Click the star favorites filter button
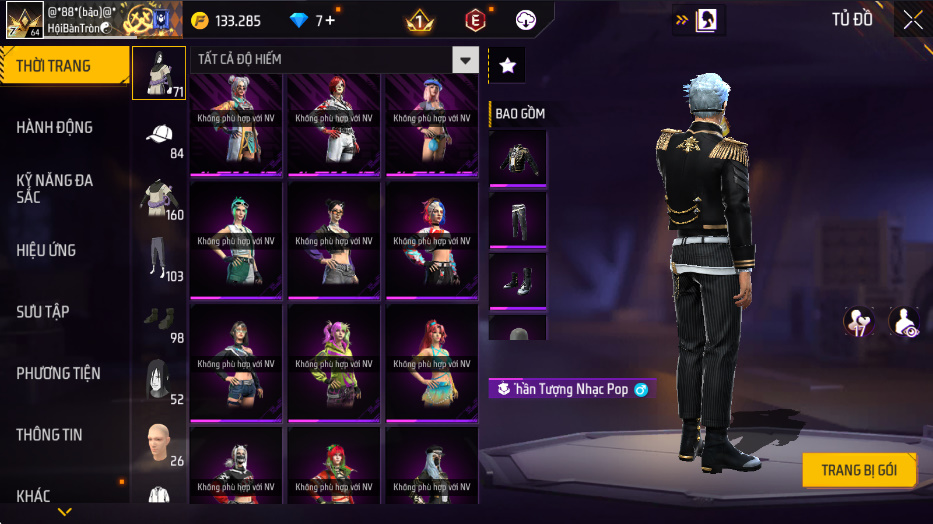Image resolution: width=933 pixels, height=524 pixels. point(507,66)
